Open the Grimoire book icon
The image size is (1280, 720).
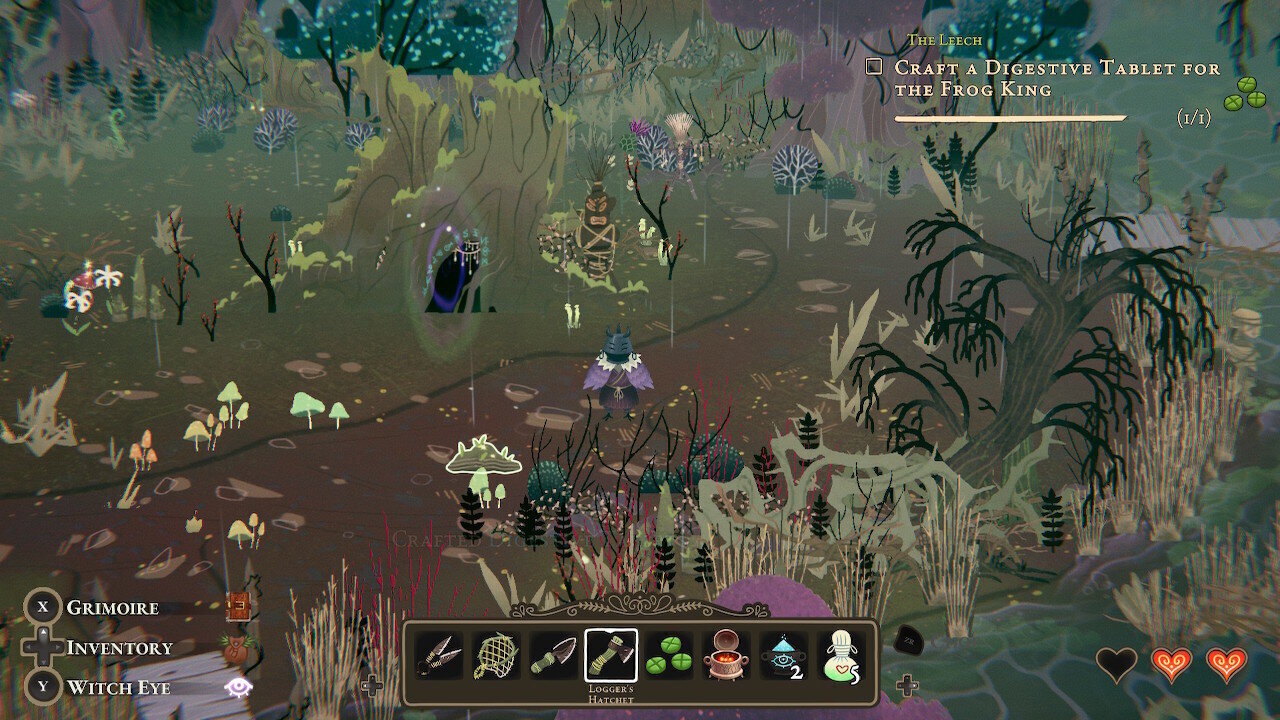238,607
